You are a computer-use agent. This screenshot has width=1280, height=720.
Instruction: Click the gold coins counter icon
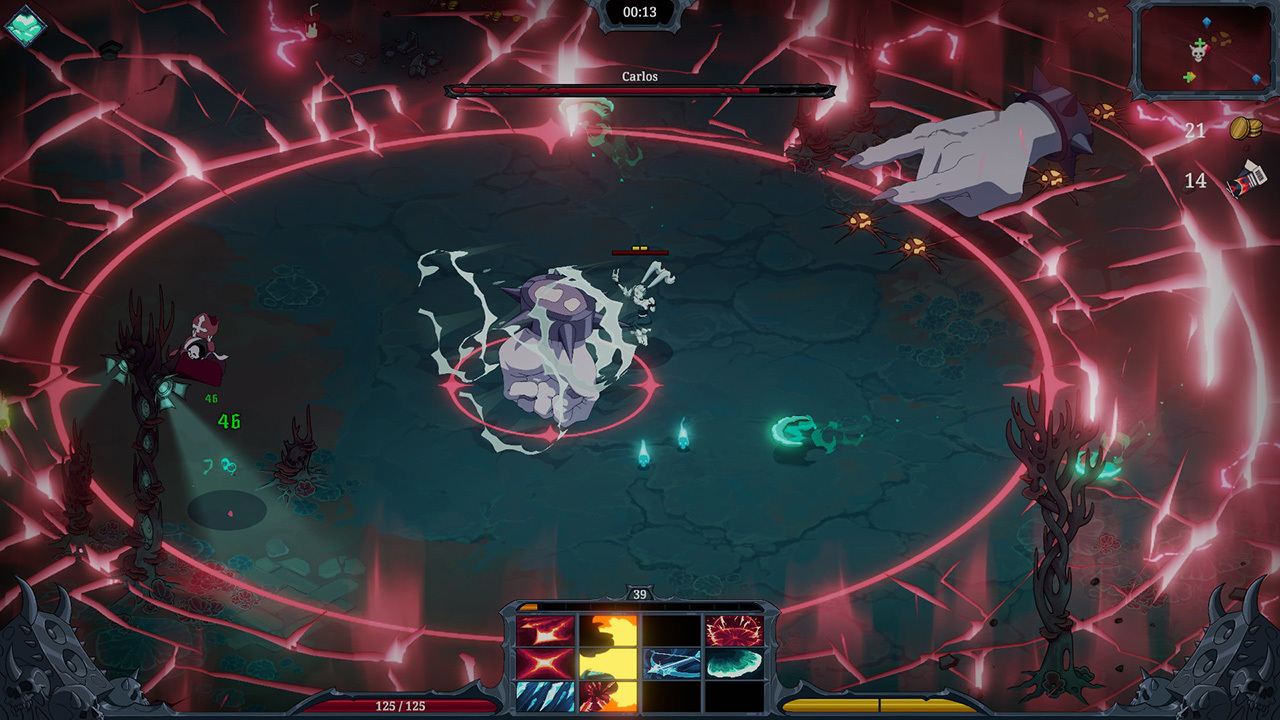coord(1248,128)
